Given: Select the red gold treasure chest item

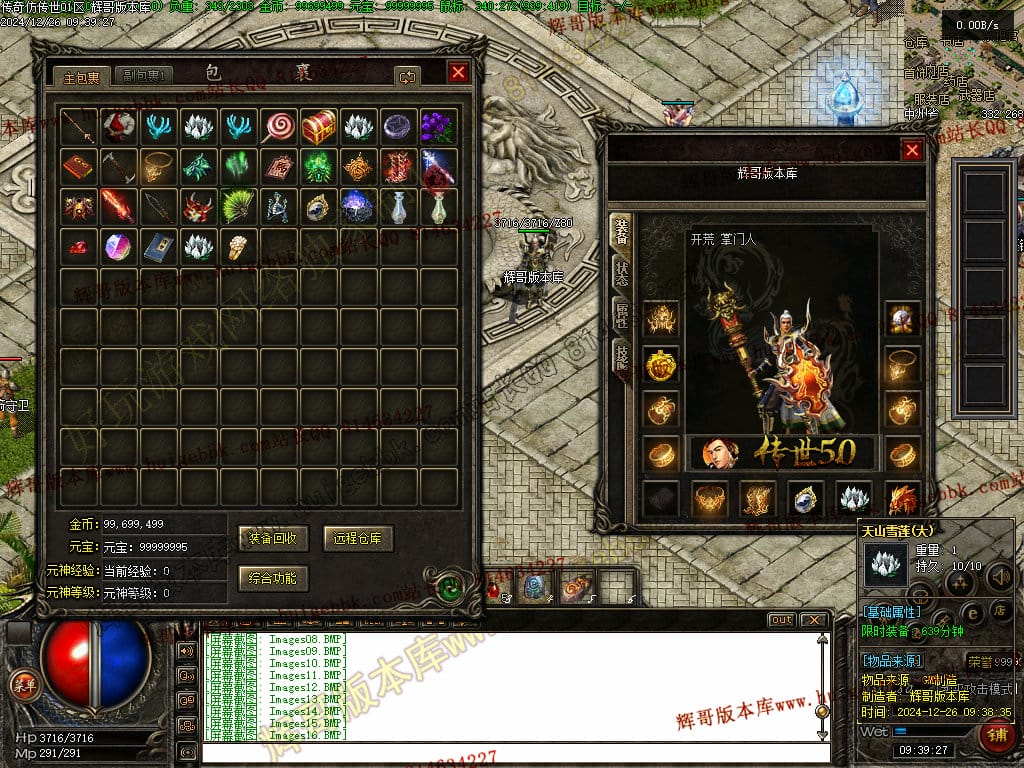Looking at the screenshot, I should tap(319, 127).
